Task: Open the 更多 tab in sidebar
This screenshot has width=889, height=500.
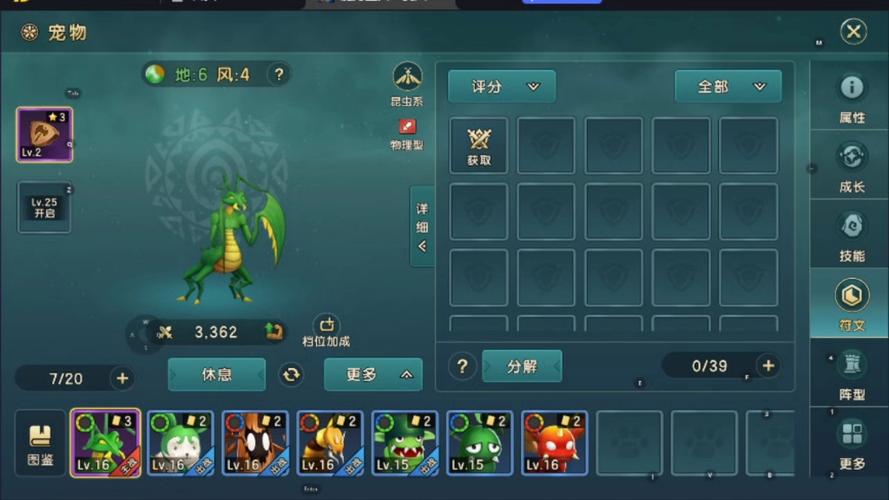Action: [x=851, y=443]
